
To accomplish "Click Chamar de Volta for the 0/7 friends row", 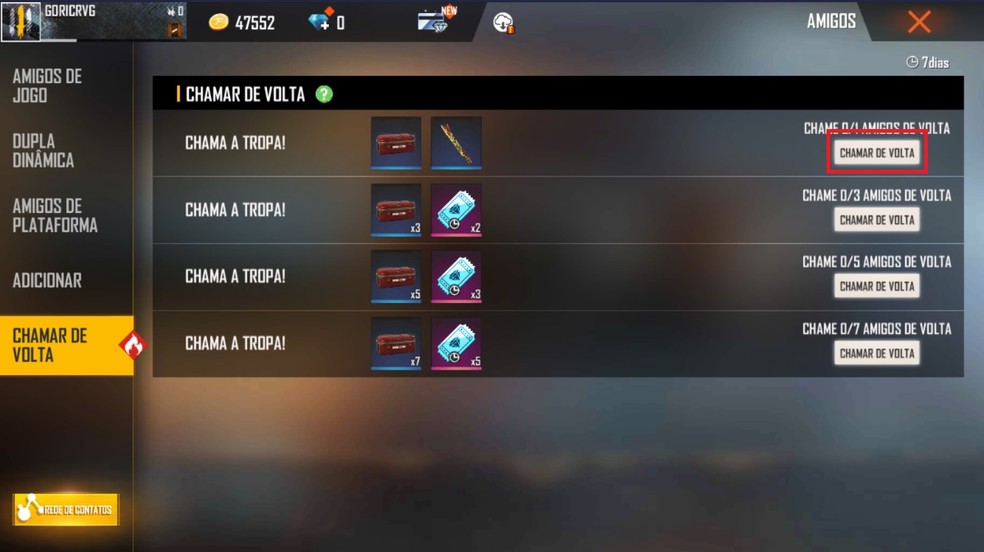I will click(x=877, y=353).
